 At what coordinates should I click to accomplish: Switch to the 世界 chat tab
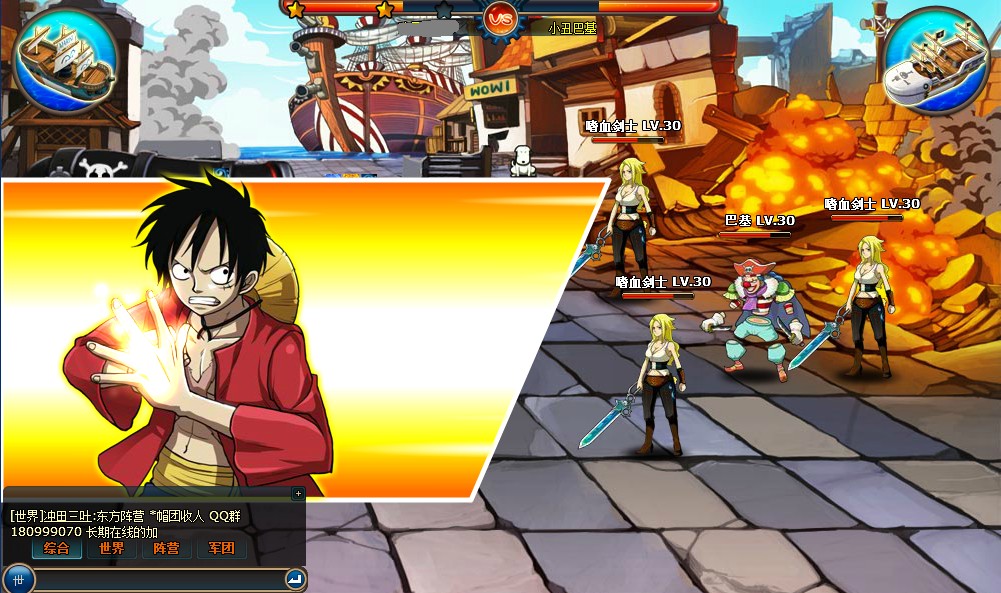(x=112, y=548)
